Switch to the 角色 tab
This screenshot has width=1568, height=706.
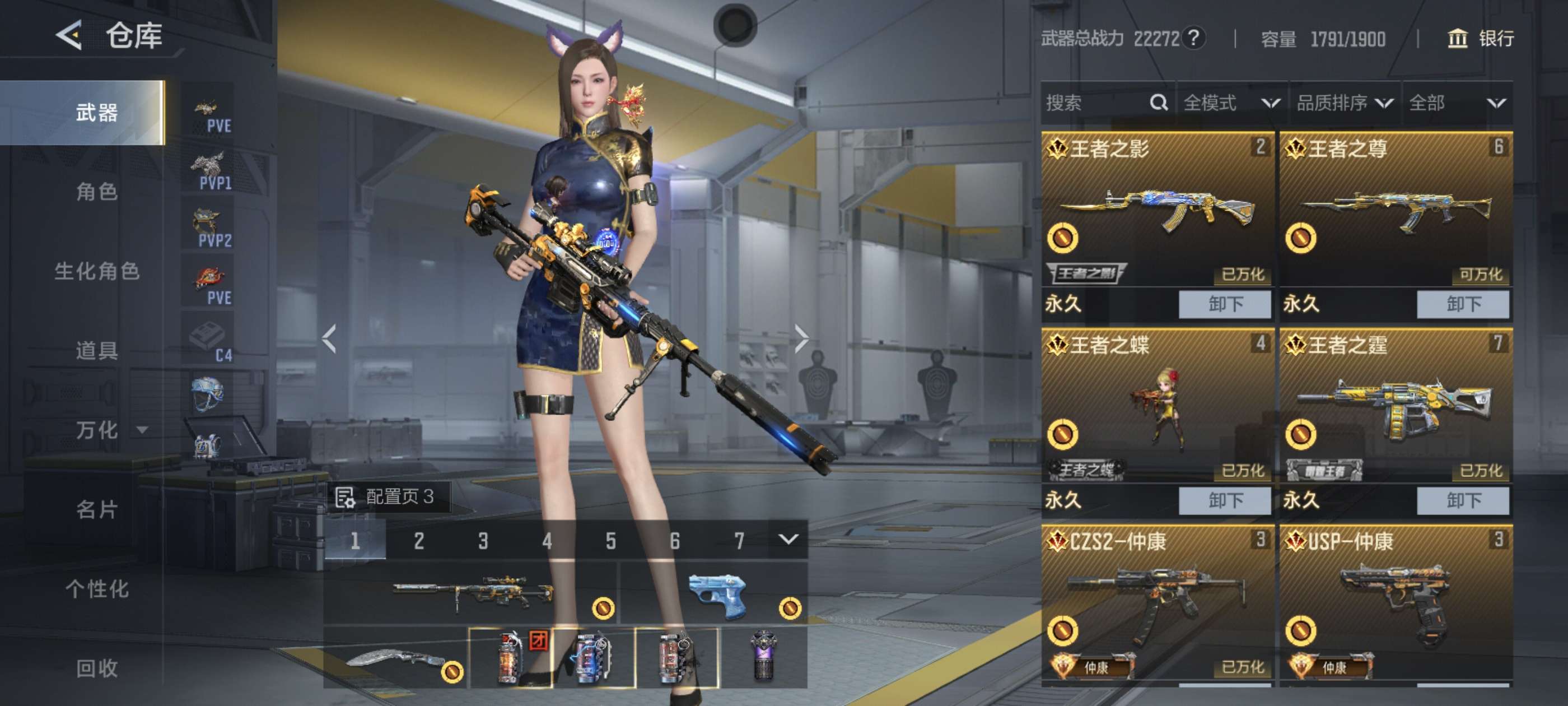point(96,192)
